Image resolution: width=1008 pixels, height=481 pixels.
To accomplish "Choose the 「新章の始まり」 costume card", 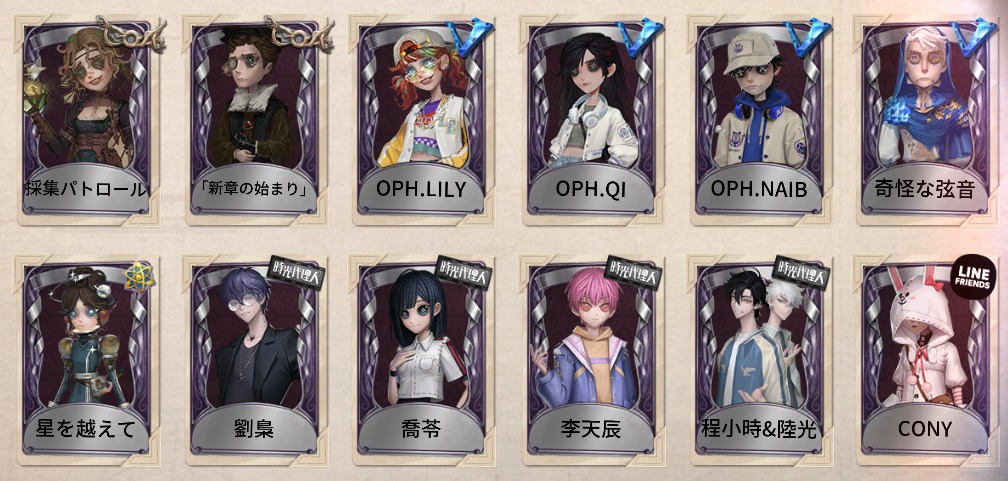I will (x=254, y=120).
